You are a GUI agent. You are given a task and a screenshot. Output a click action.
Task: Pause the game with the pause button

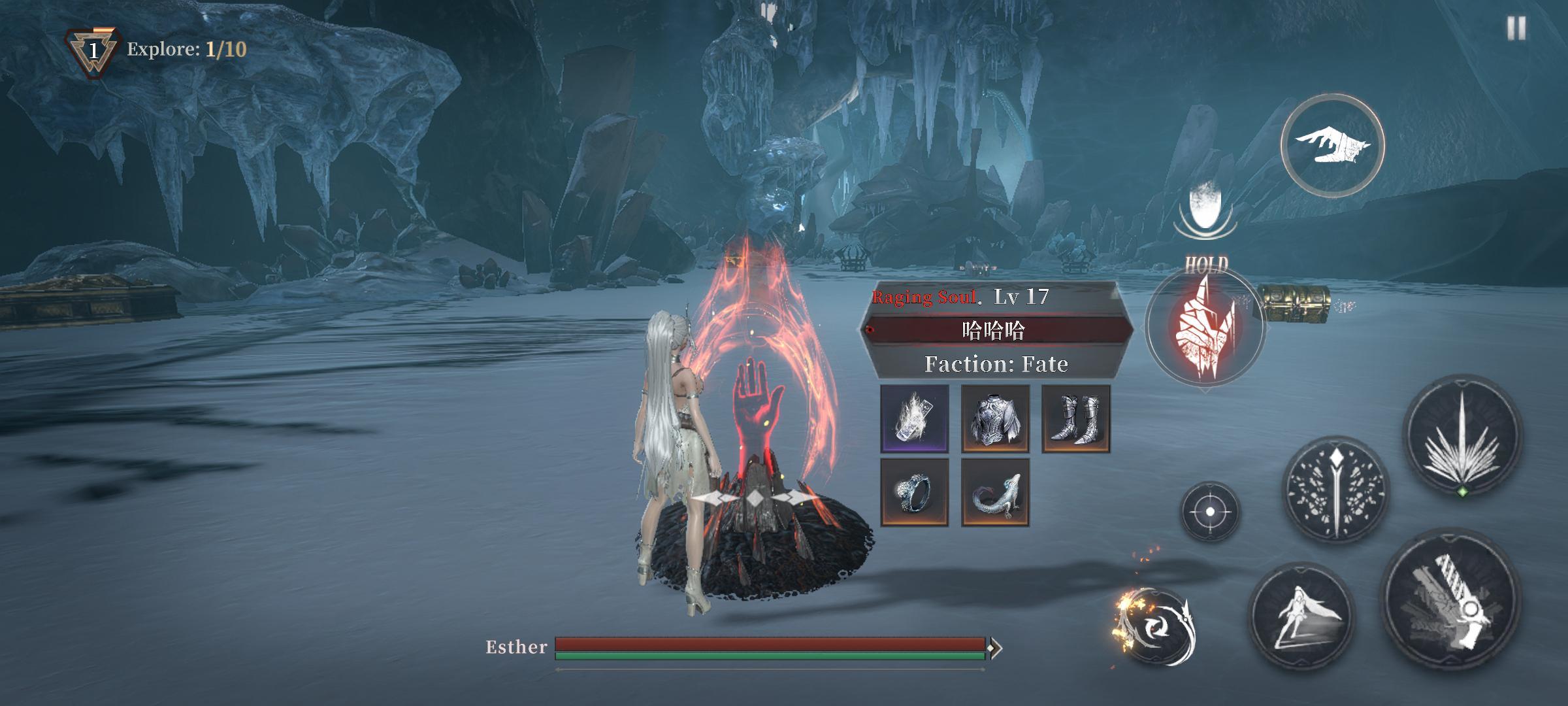(x=1516, y=29)
